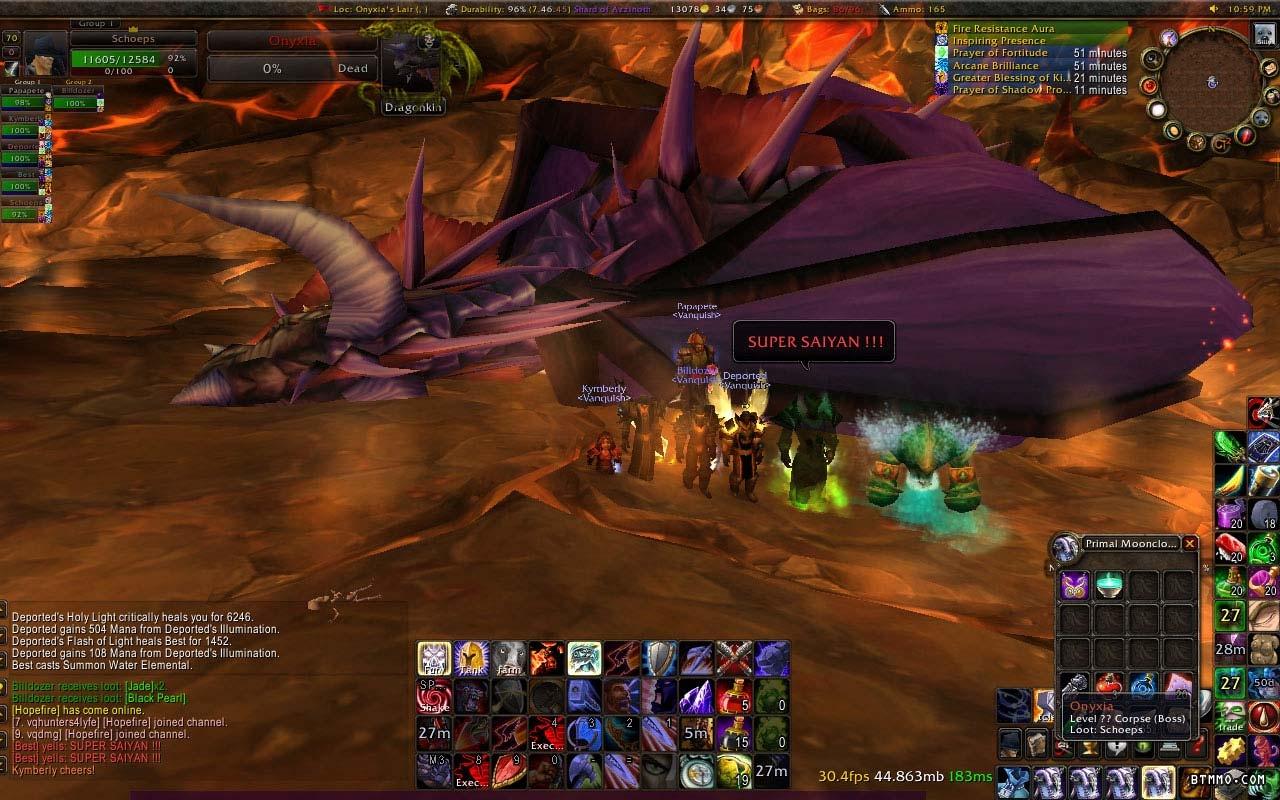This screenshot has width=1280, height=800.
Task: Select the purple owl necklace in bag
Action: (1075, 586)
